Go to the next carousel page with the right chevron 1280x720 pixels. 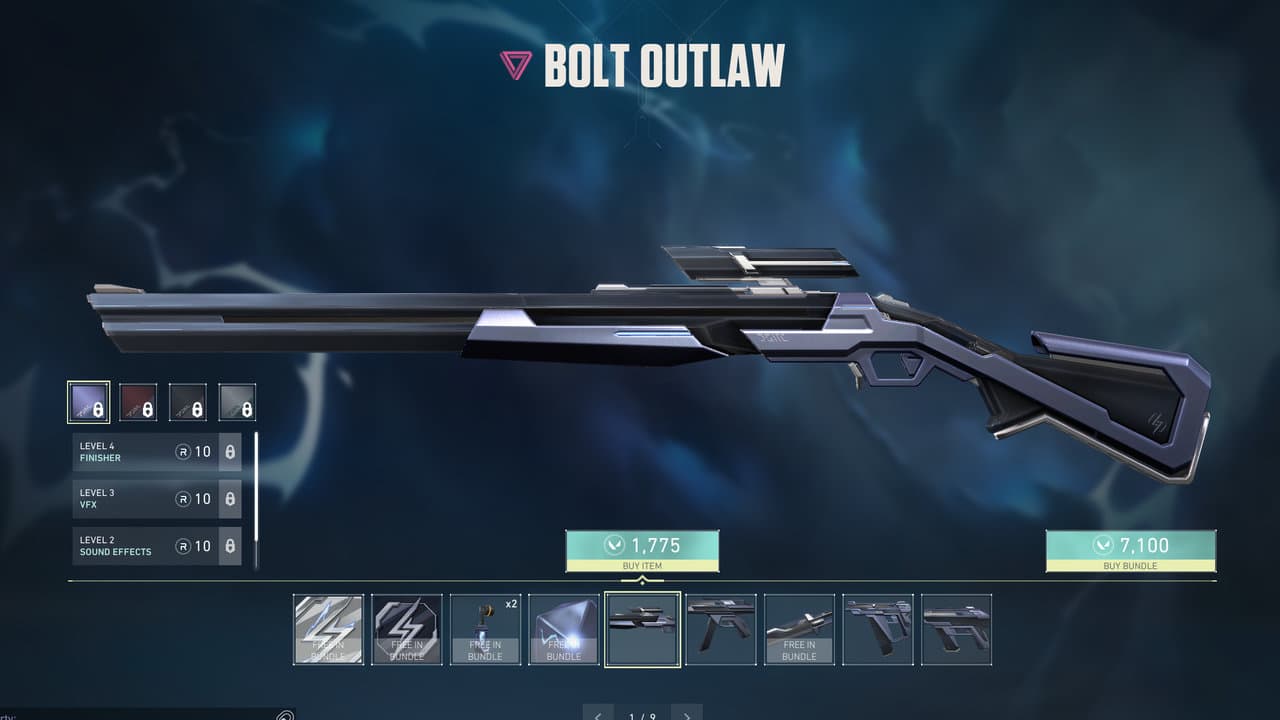[x=688, y=715]
